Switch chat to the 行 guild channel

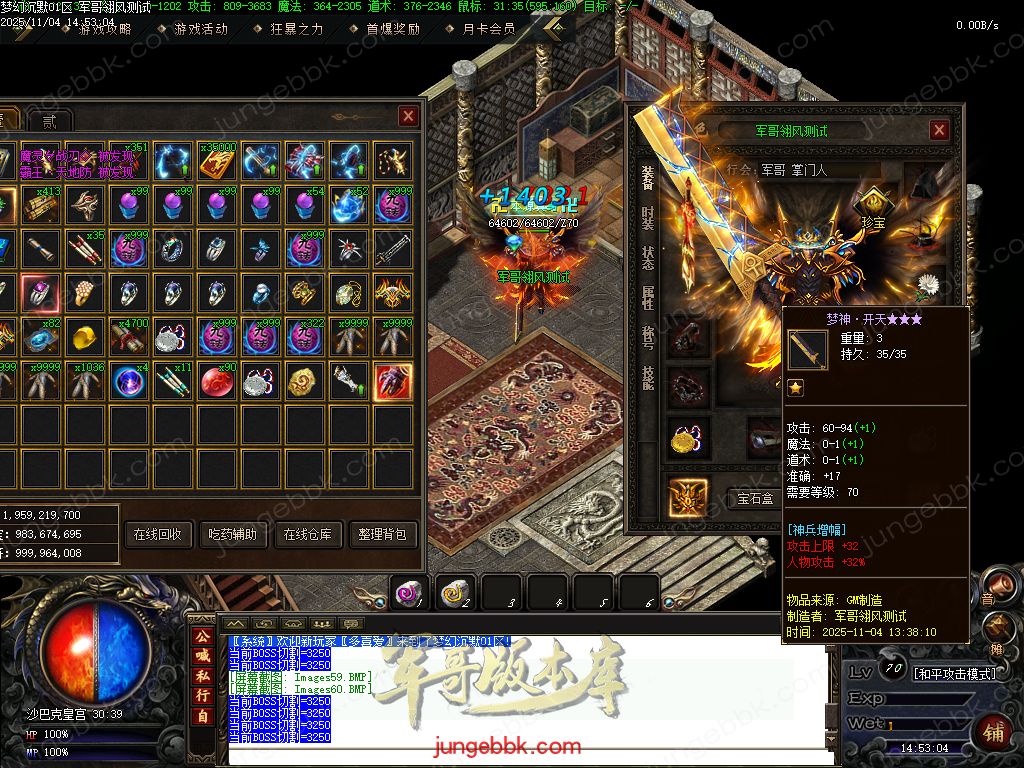202,695
